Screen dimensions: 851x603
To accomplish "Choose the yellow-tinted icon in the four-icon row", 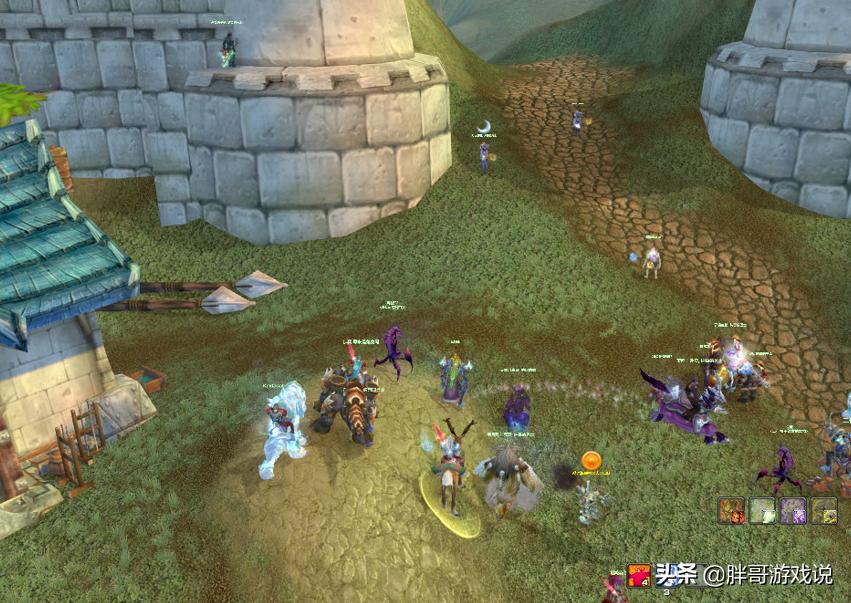I will tap(824, 511).
